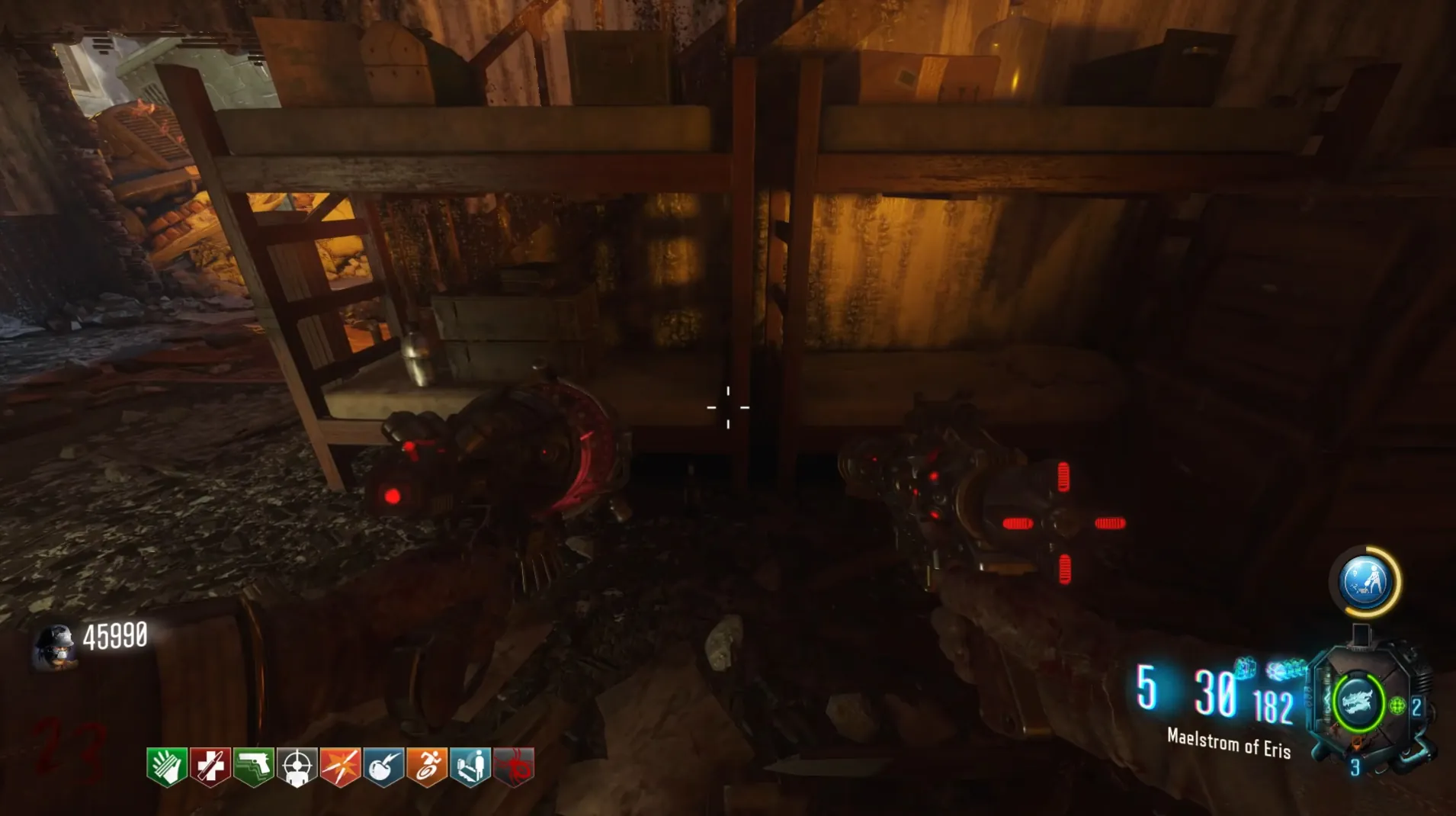Screen dimensions: 1456x816
Task: Choose the Mule Kick pistol perk icon
Action: click(254, 766)
